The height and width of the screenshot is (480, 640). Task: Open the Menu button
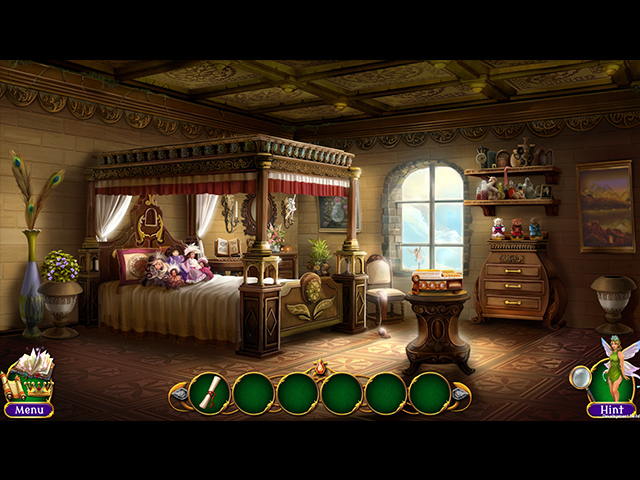[x=29, y=409]
